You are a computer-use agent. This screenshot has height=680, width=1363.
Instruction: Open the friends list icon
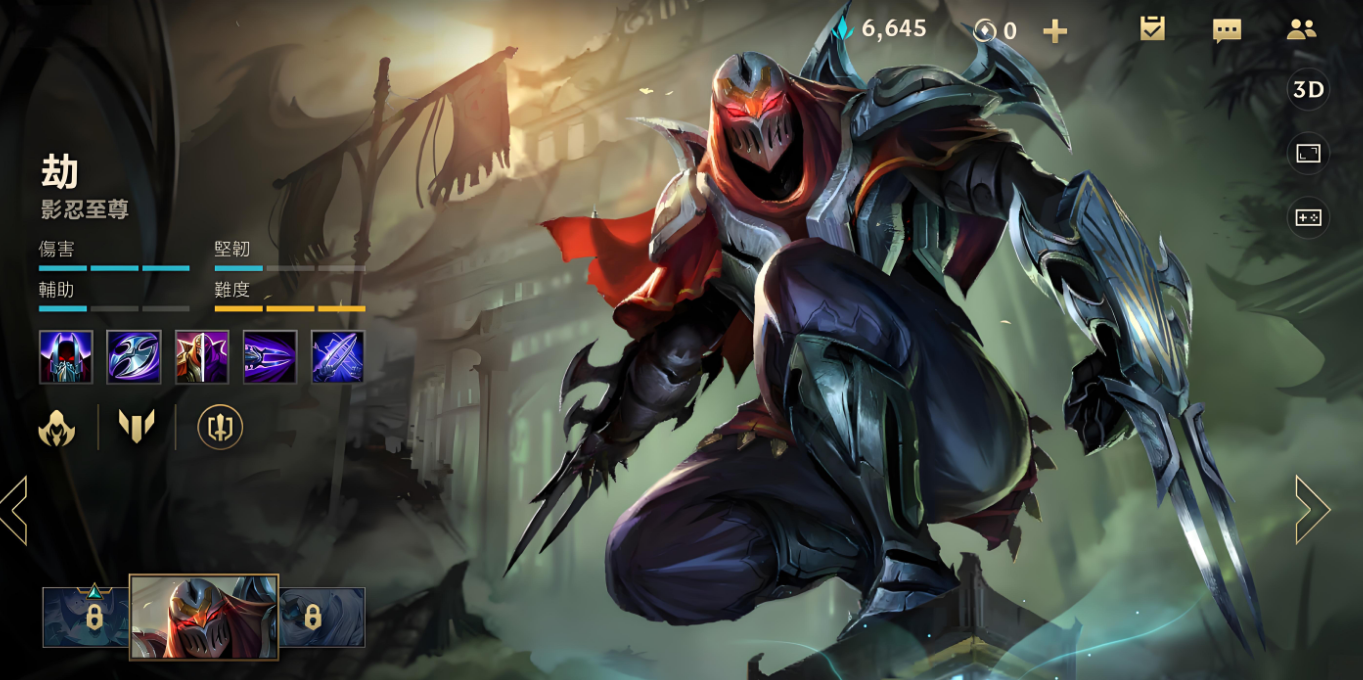pyautogui.click(x=1301, y=29)
